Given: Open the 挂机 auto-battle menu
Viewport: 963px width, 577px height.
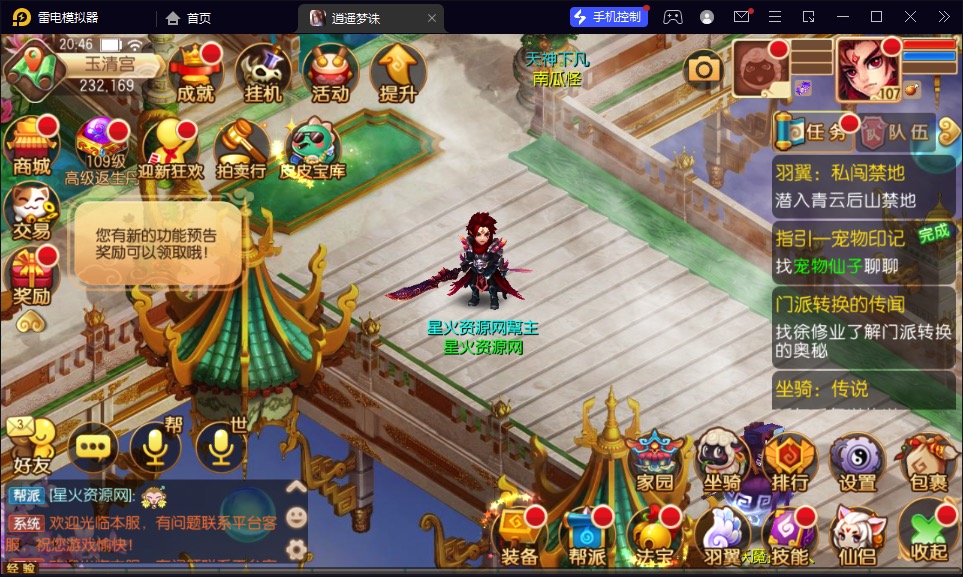Looking at the screenshot, I should click(x=263, y=73).
